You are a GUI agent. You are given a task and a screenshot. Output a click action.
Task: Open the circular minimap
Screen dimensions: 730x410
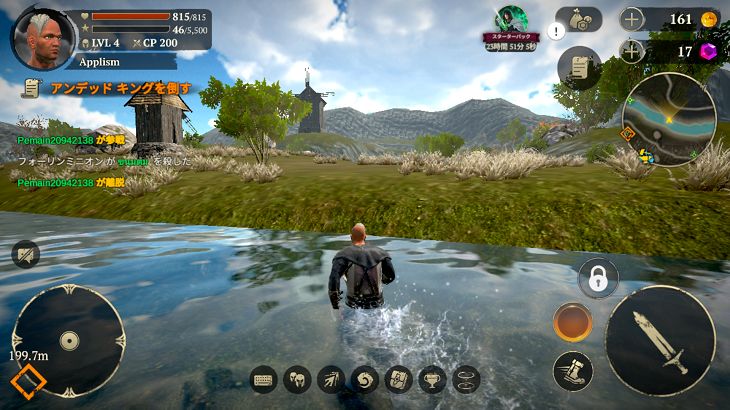click(668, 118)
